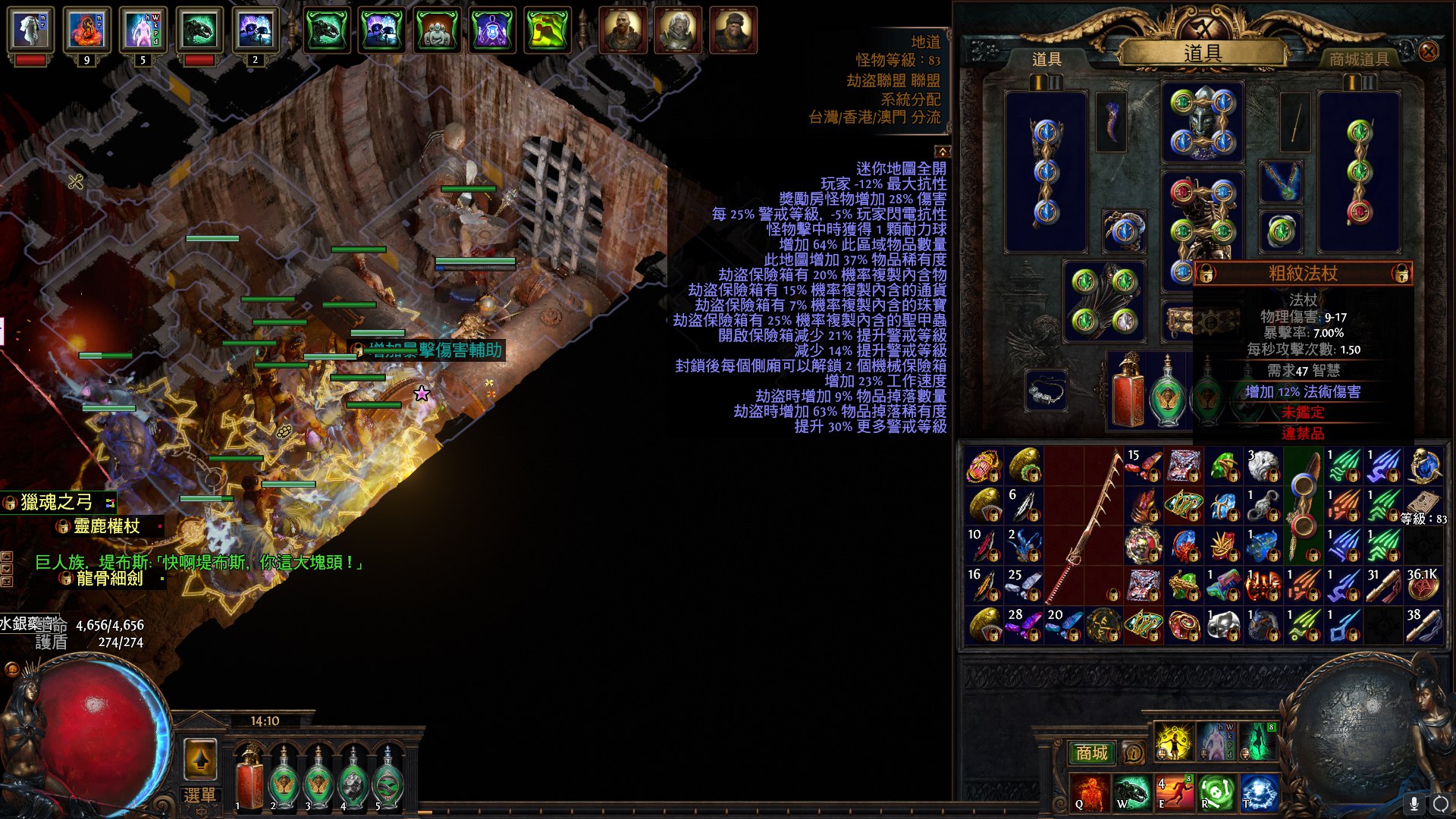
Task: Choose the golden scarab in inventory
Action: pos(984,466)
